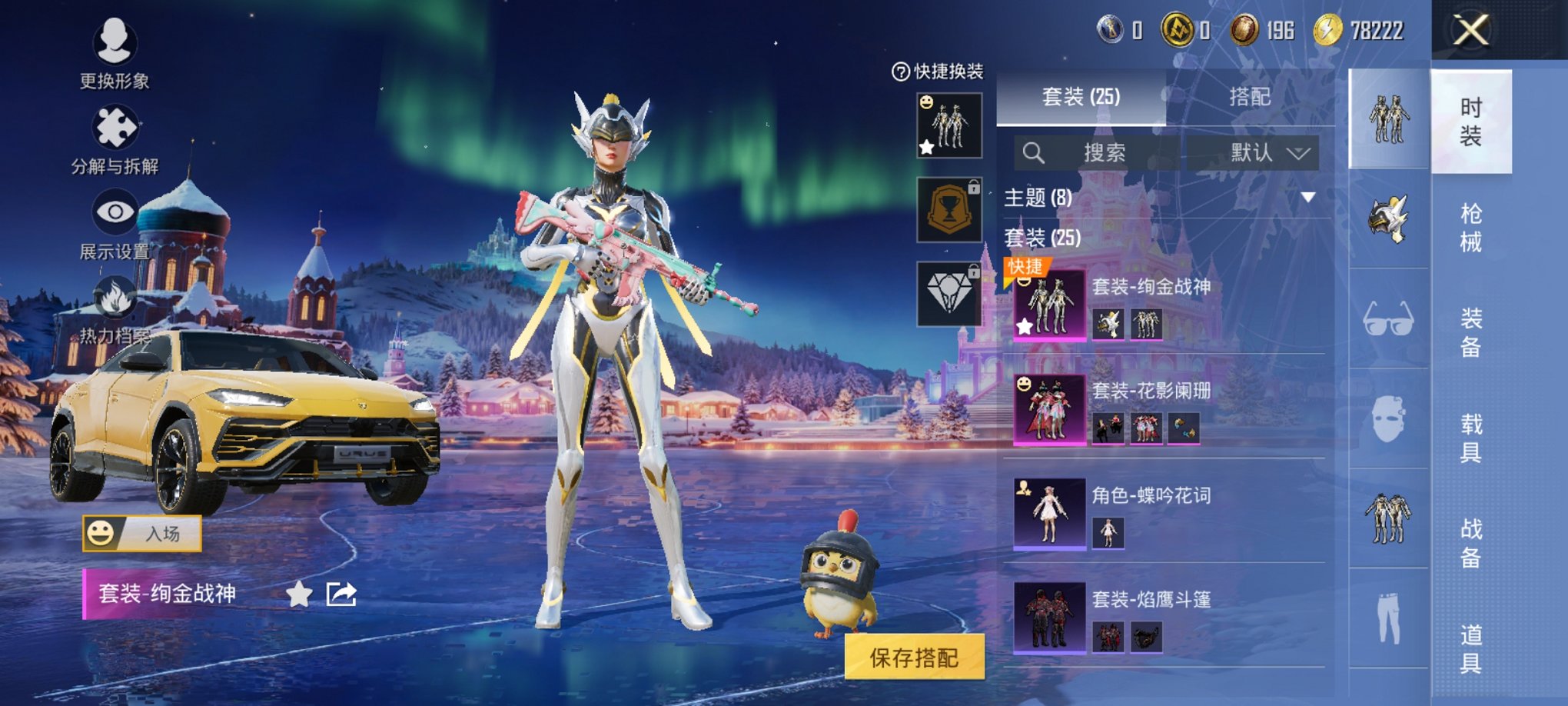Favorite the outfit with the star icon
This screenshot has height=706, width=1568.
click(299, 594)
